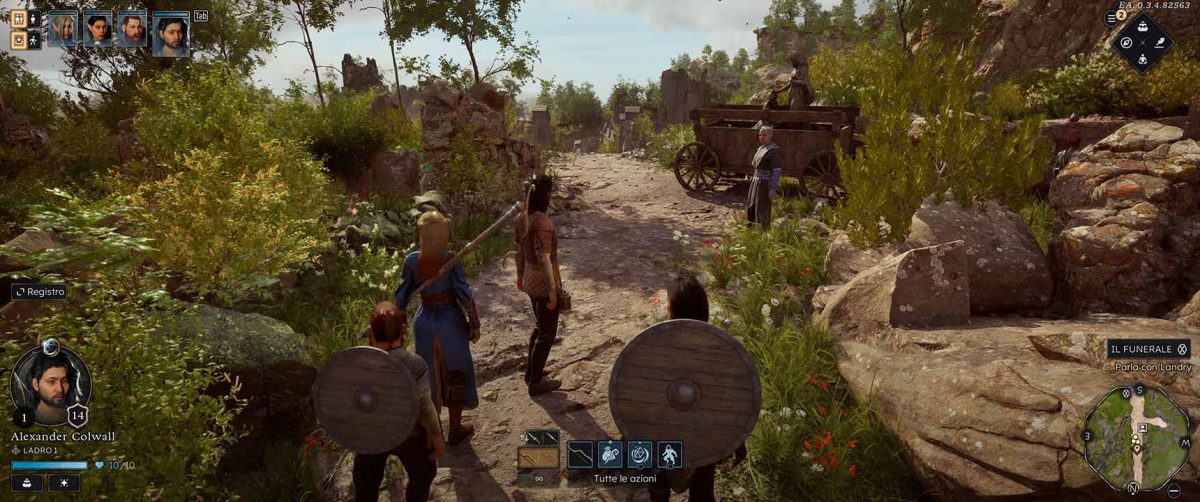Use the pouch-and-hand action icon
This screenshot has width=1200, height=502.
pos(610,456)
